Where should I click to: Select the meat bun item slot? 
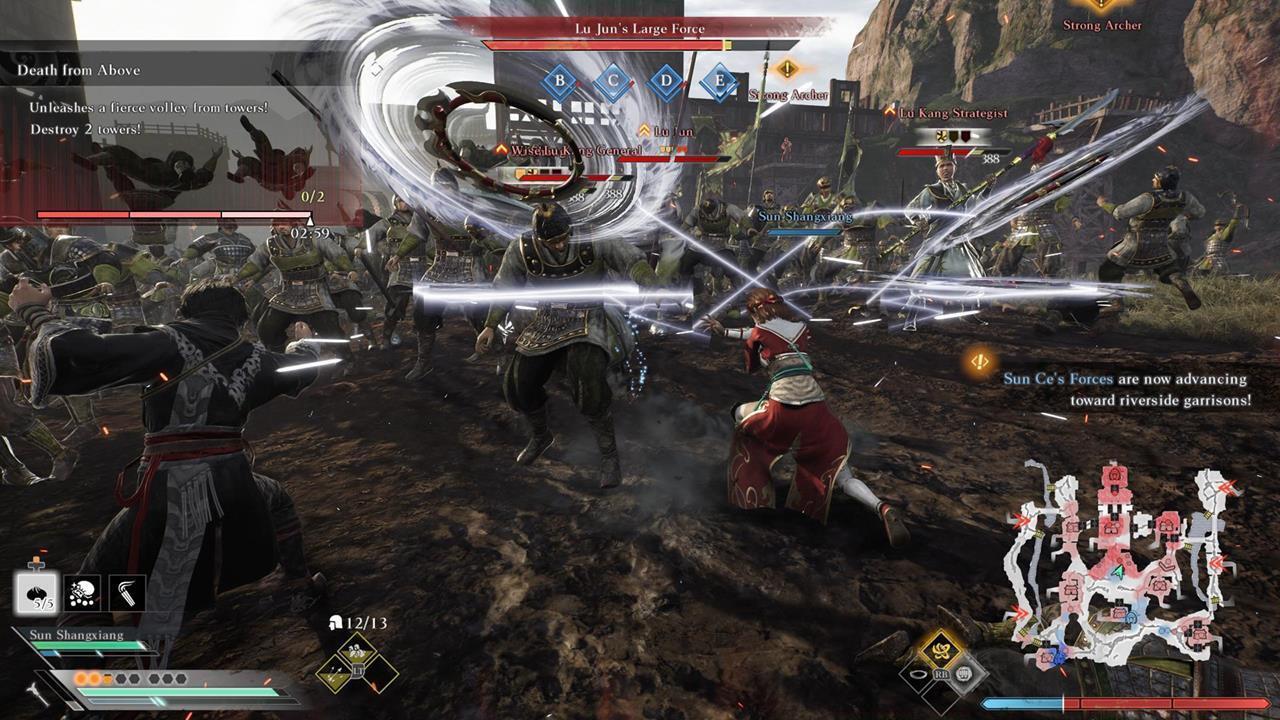tap(36, 593)
